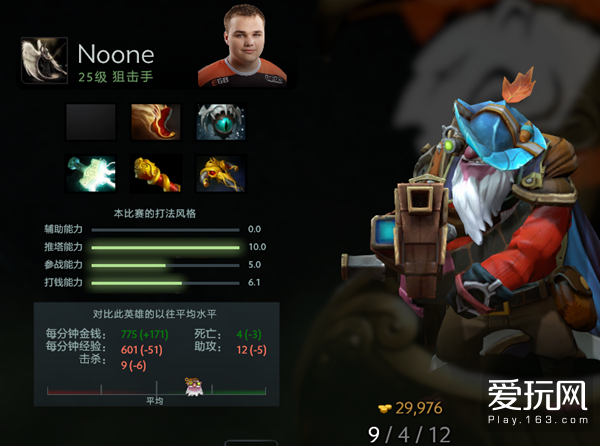The width and height of the screenshot is (600, 446).
Task: Select the golden Monkey King Bar item
Action: pos(155,172)
